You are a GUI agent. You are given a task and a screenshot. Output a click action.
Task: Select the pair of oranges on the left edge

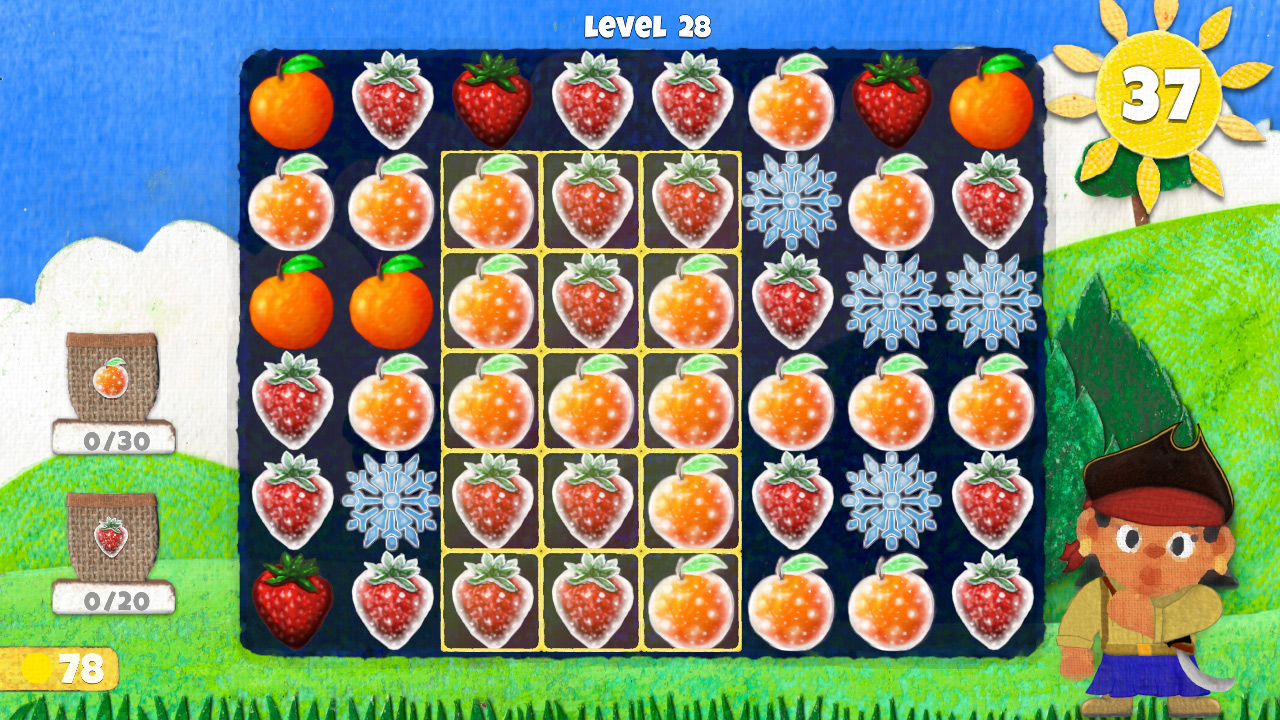coord(291,300)
